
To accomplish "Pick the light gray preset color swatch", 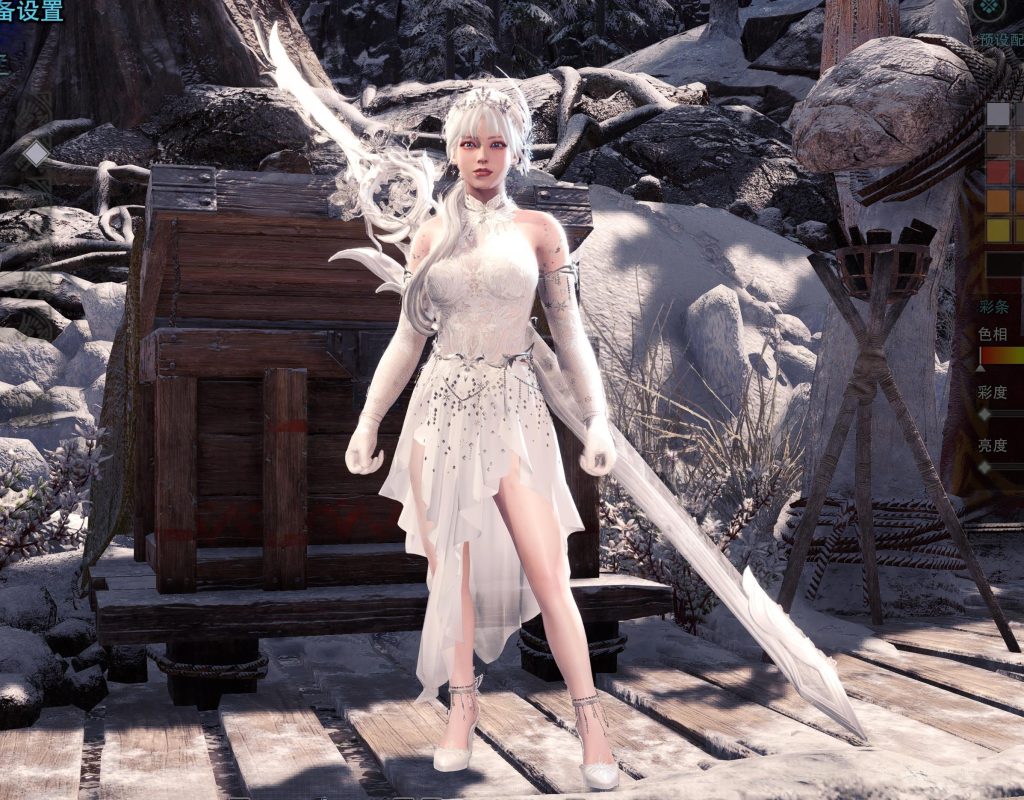I will 998,114.
